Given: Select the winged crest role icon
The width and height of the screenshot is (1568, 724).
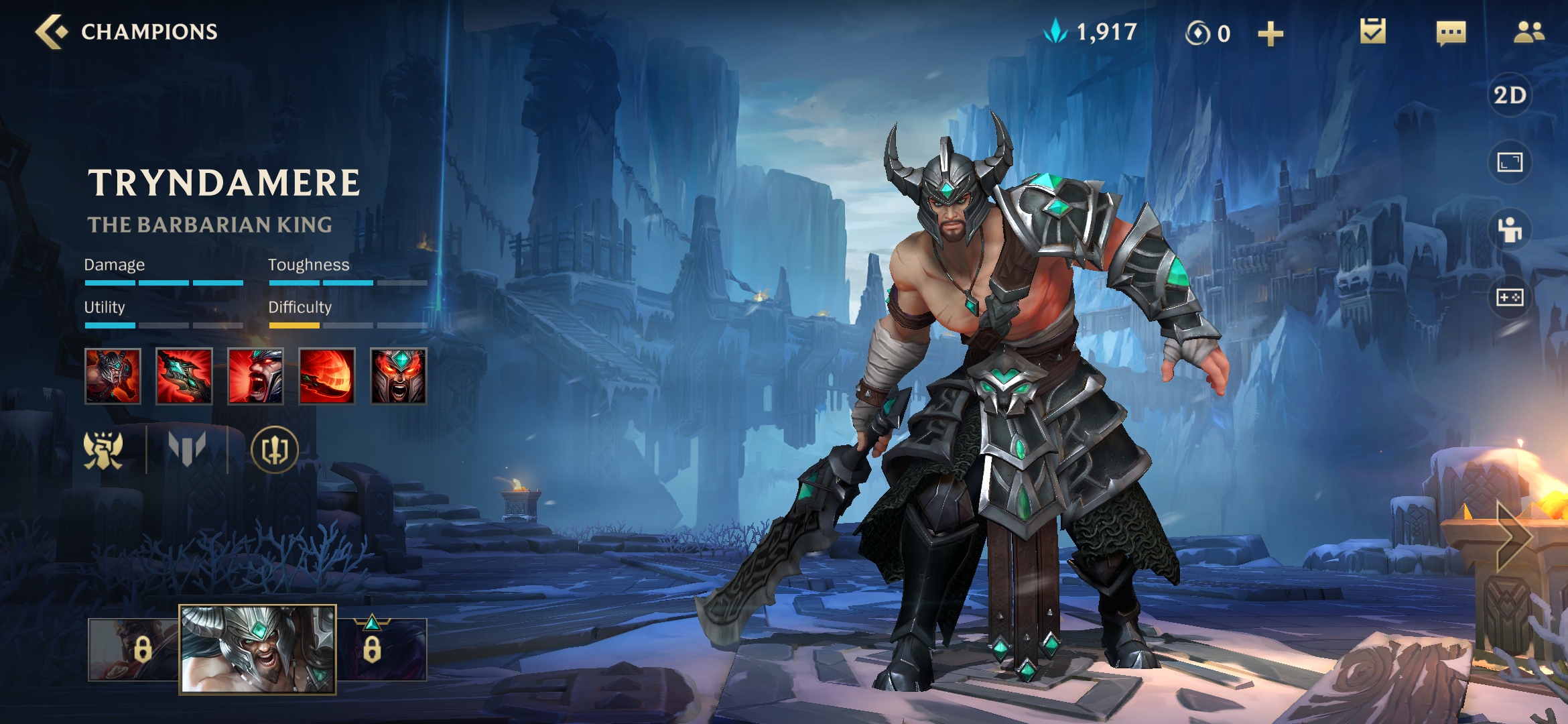Looking at the screenshot, I should click(x=103, y=450).
